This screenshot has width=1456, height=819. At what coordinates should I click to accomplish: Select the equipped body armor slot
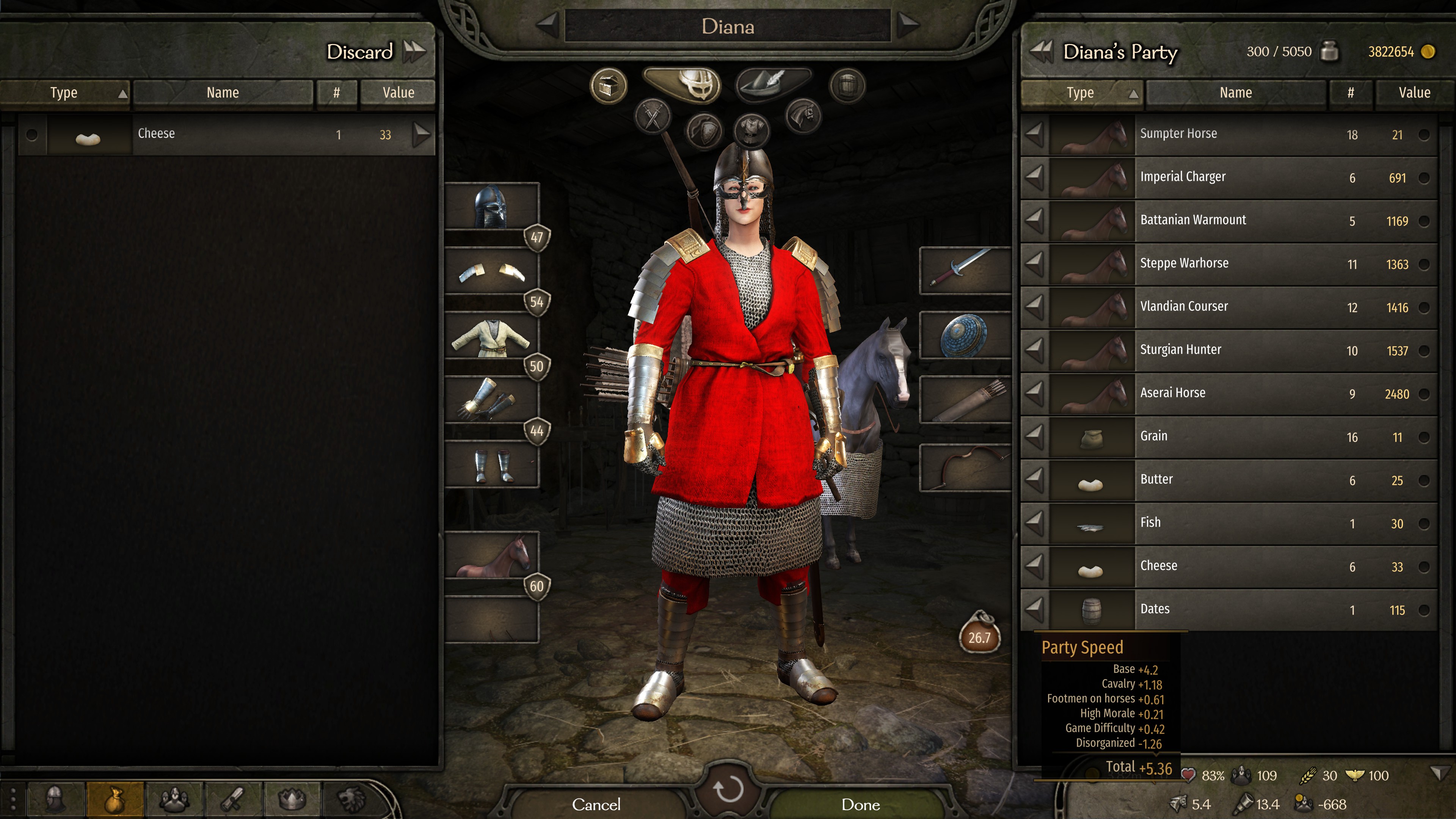point(491,337)
